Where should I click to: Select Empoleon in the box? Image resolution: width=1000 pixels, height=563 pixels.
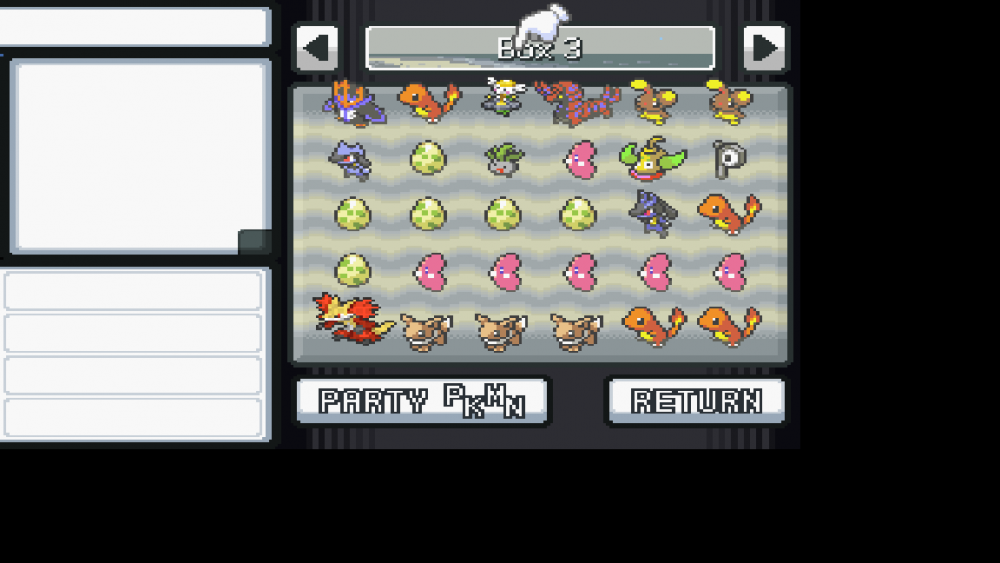353,103
